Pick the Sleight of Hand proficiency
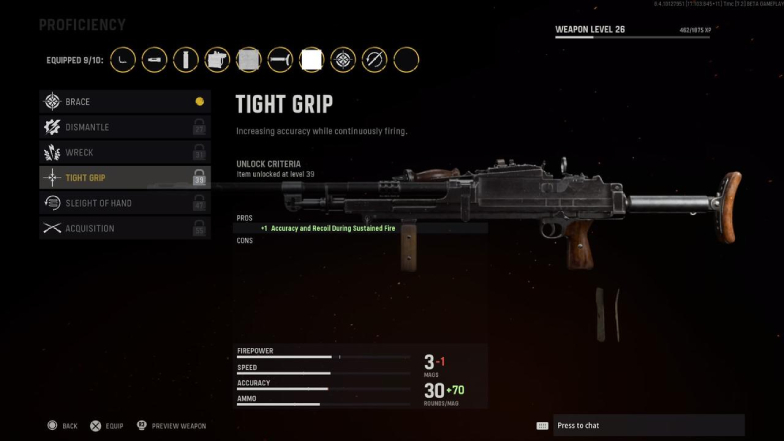 coord(124,203)
